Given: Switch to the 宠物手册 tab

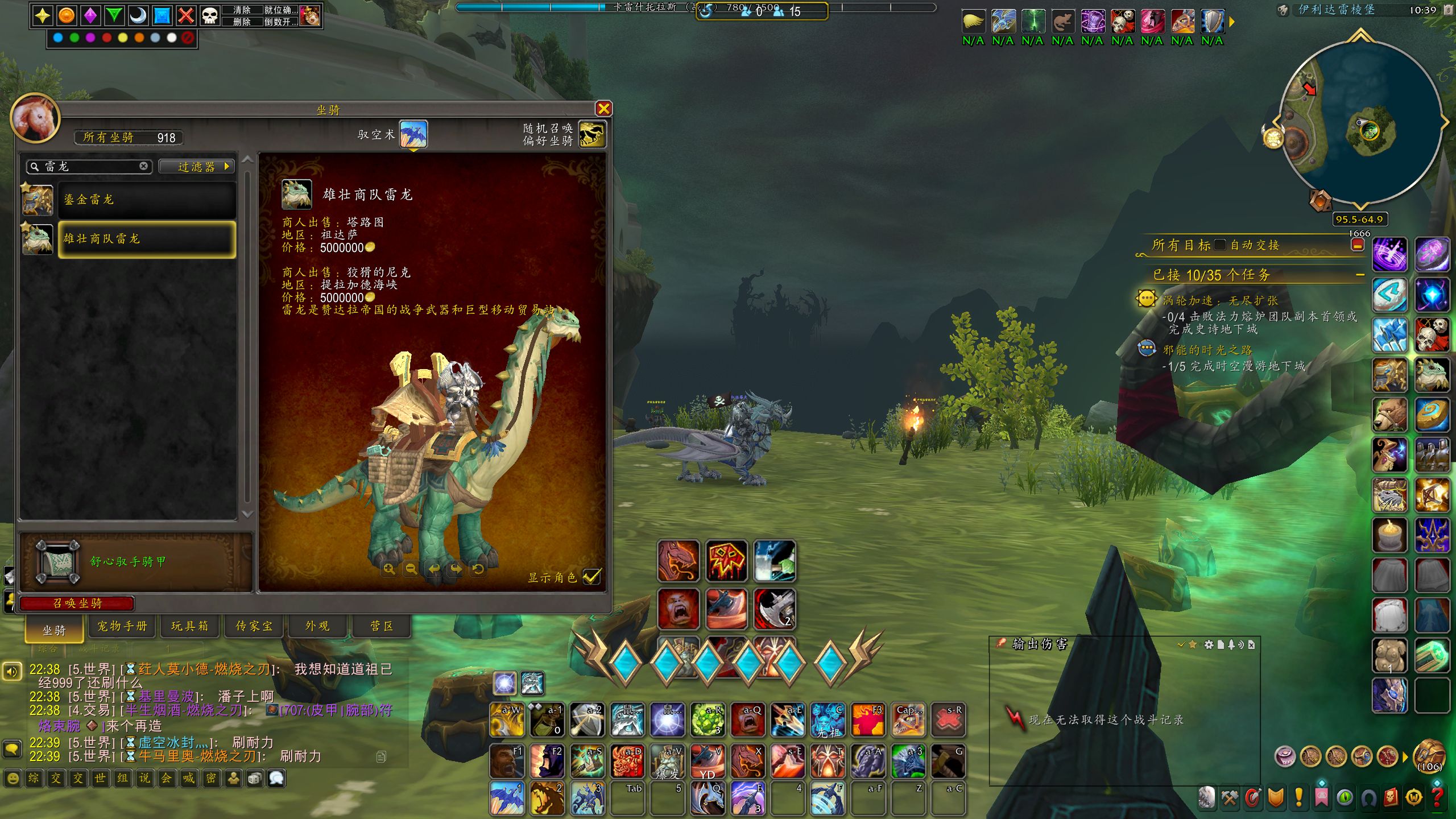Looking at the screenshot, I should point(122,626).
